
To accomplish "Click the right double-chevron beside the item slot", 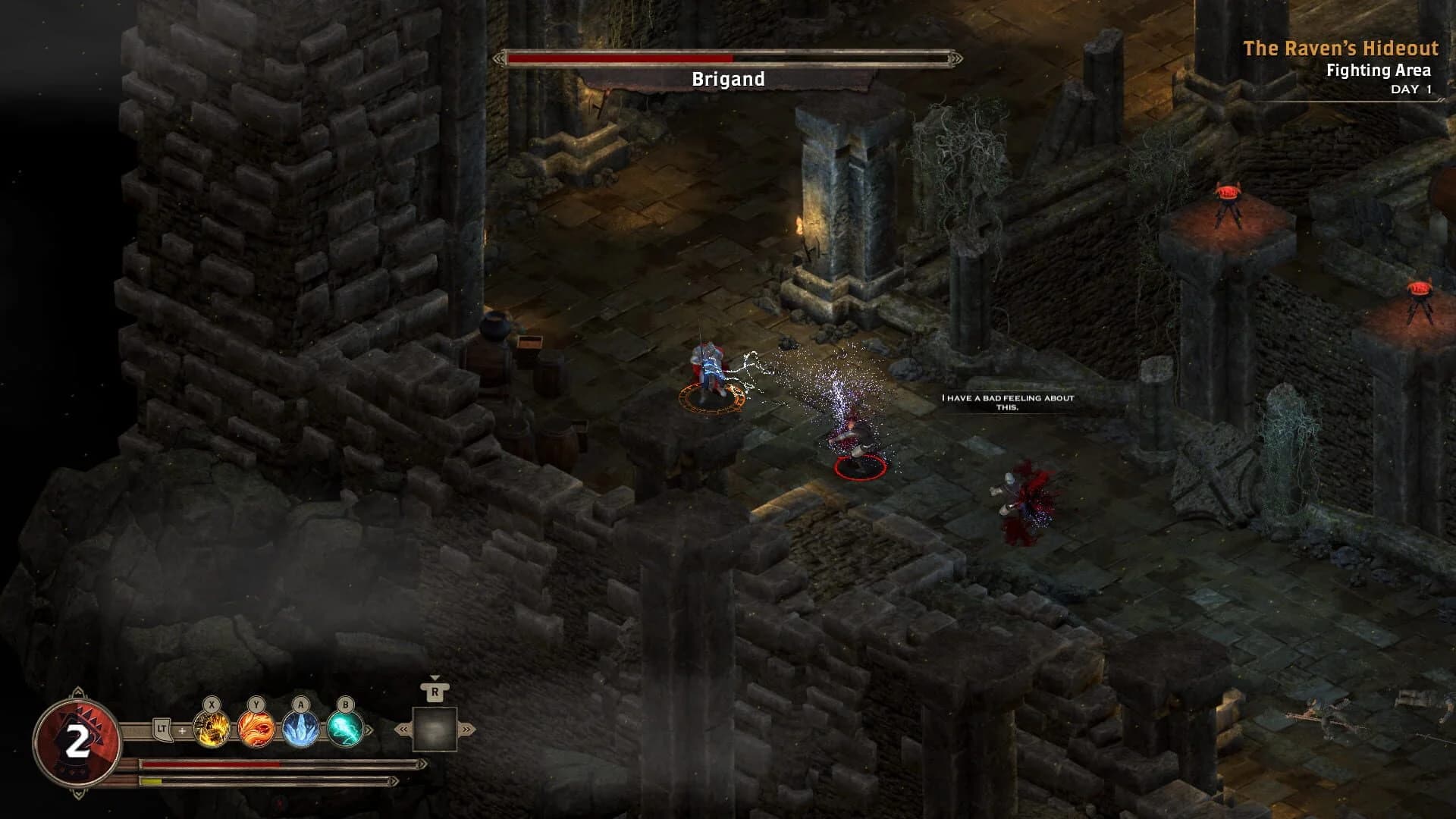I will point(466,730).
